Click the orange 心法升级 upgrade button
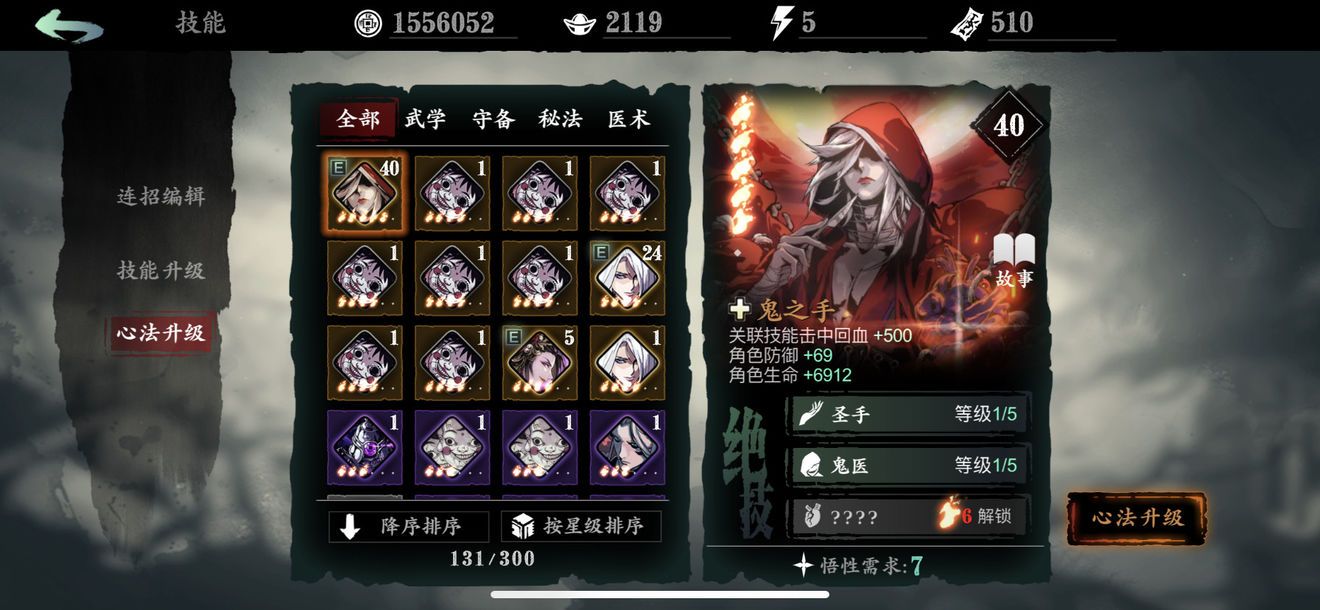Image resolution: width=1320 pixels, height=610 pixels. click(1137, 517)
